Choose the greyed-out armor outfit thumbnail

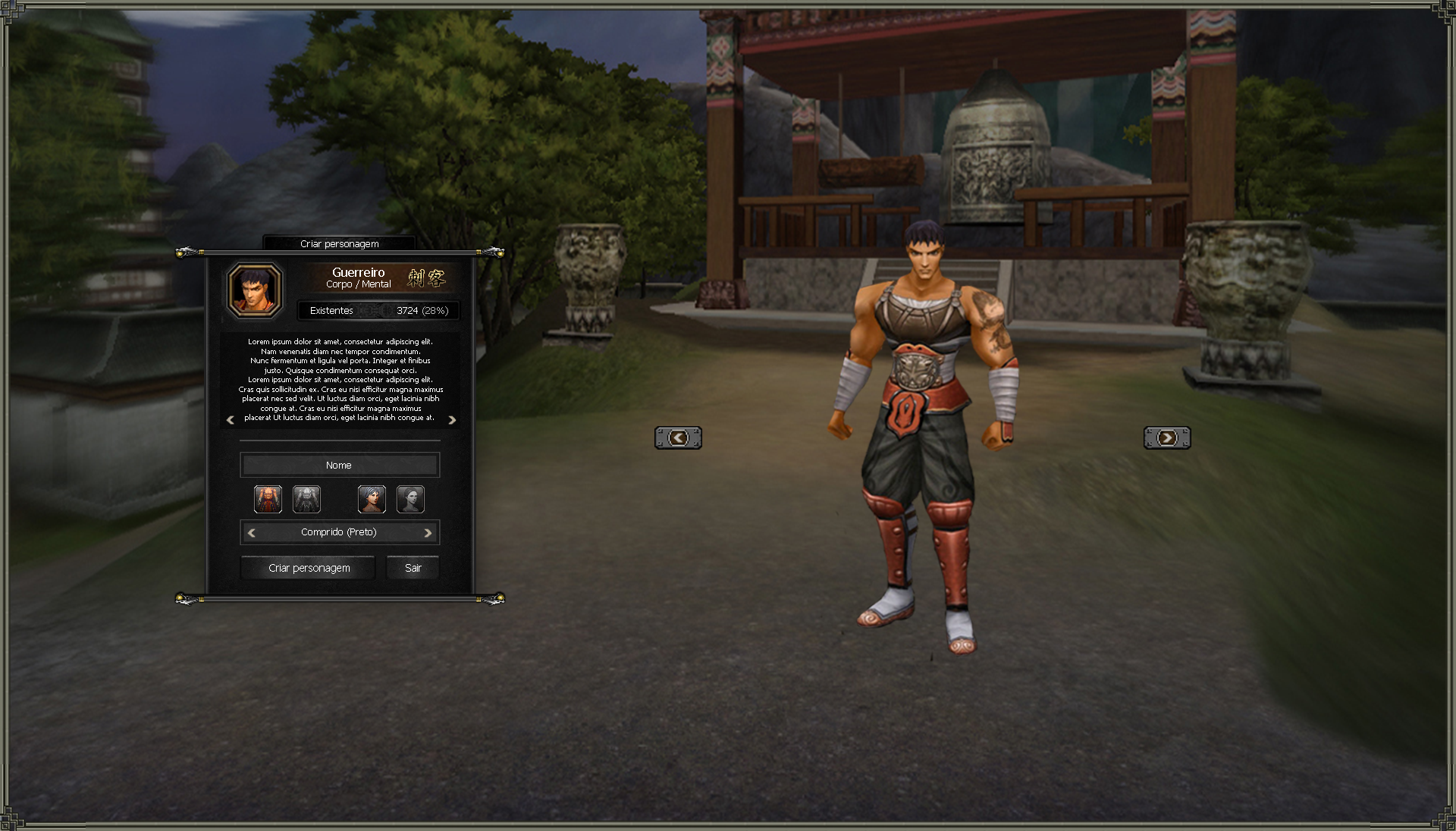pos(306,500)
